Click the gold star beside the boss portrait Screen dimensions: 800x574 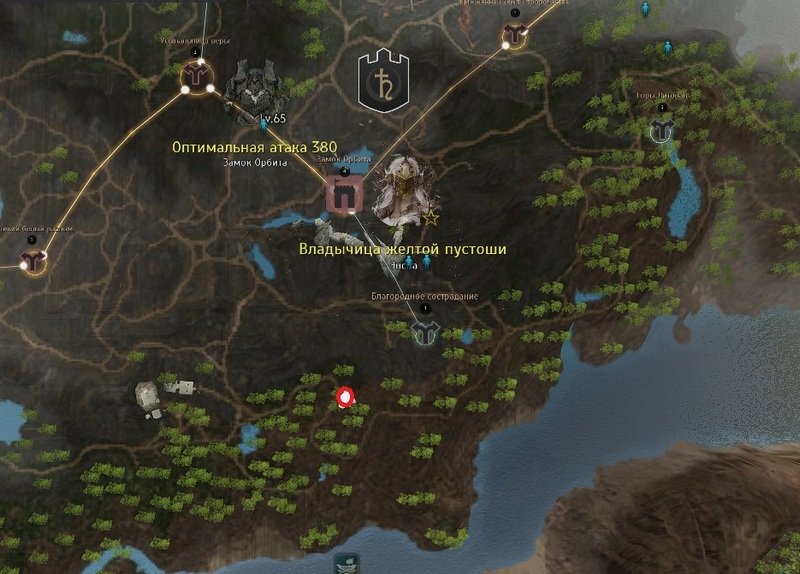coord(432,216)
